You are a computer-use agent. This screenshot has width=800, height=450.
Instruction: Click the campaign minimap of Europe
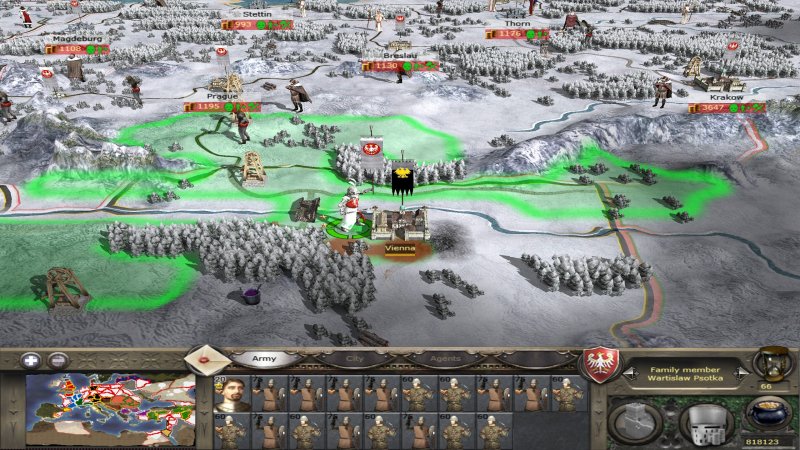(110, 408)
